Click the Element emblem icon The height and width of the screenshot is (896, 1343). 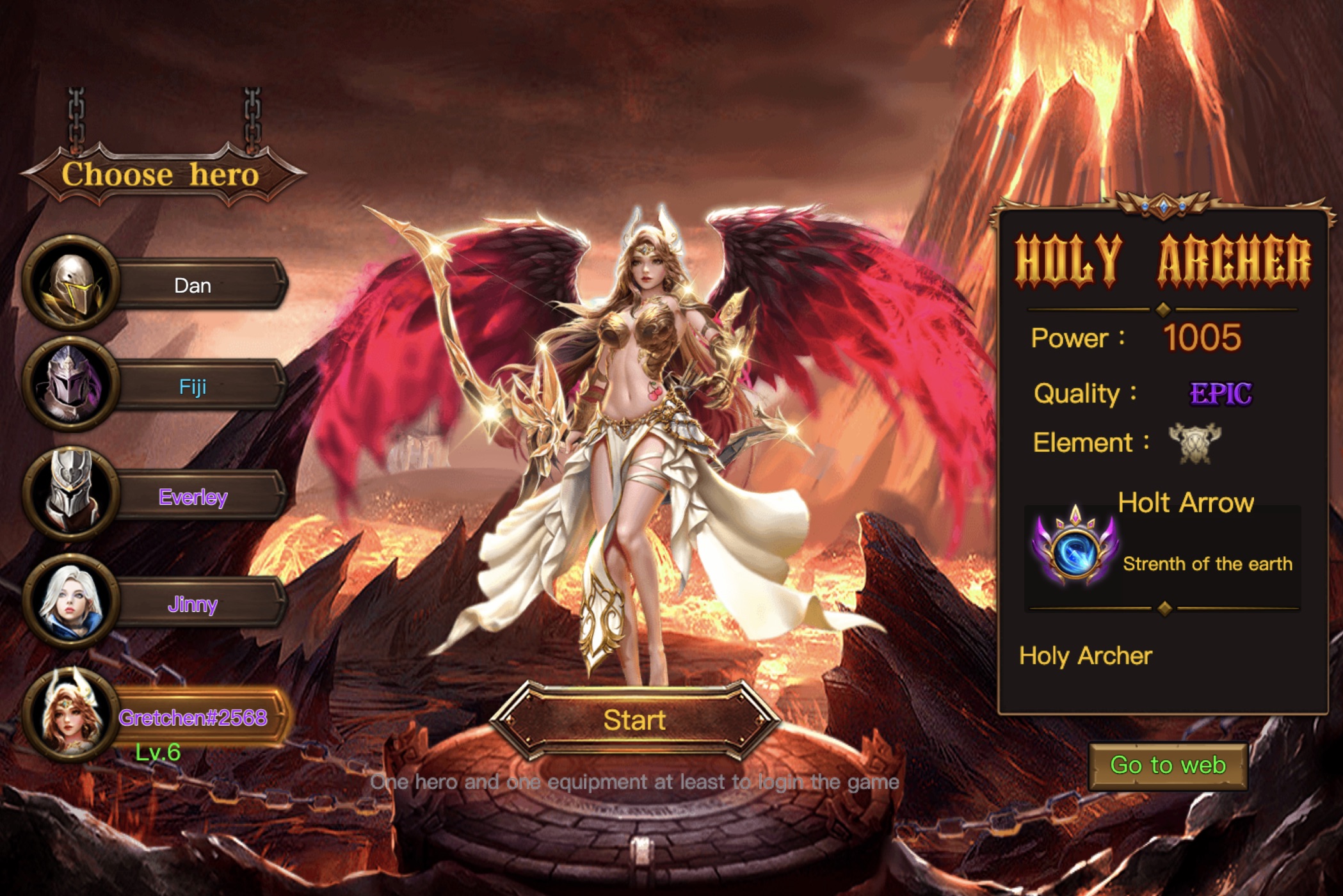click(1194, 442)
